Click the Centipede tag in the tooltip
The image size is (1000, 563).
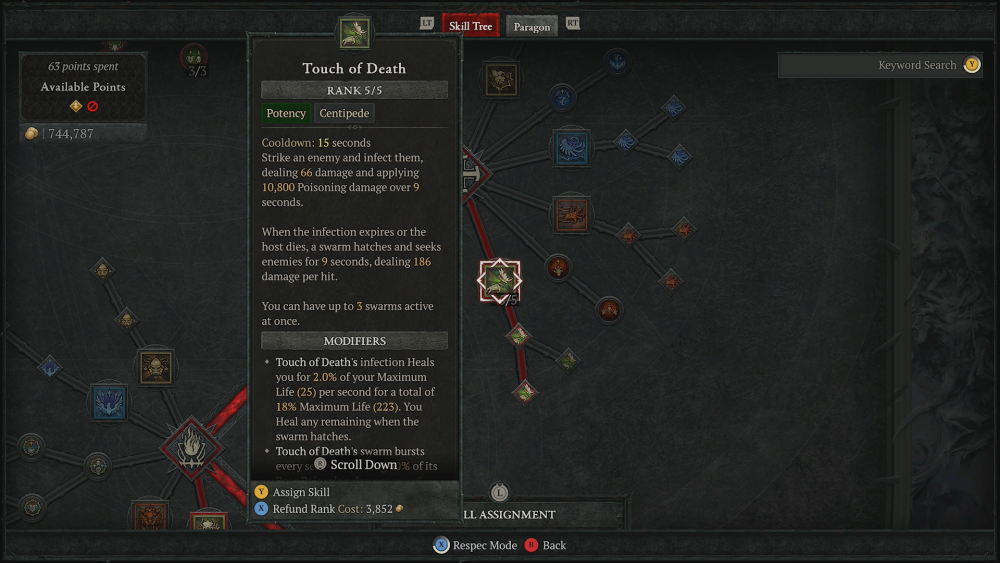[345, 113]
